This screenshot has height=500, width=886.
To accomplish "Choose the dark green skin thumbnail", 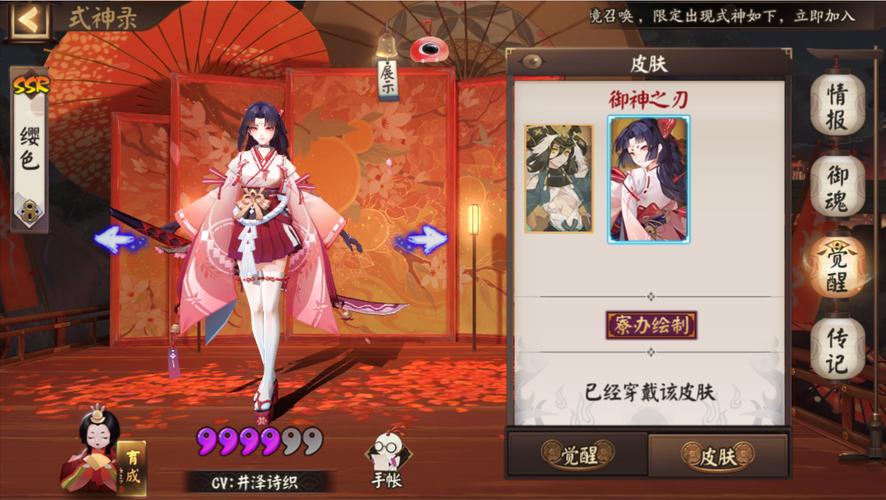I will pyautogui.click(x=559, y=178).
